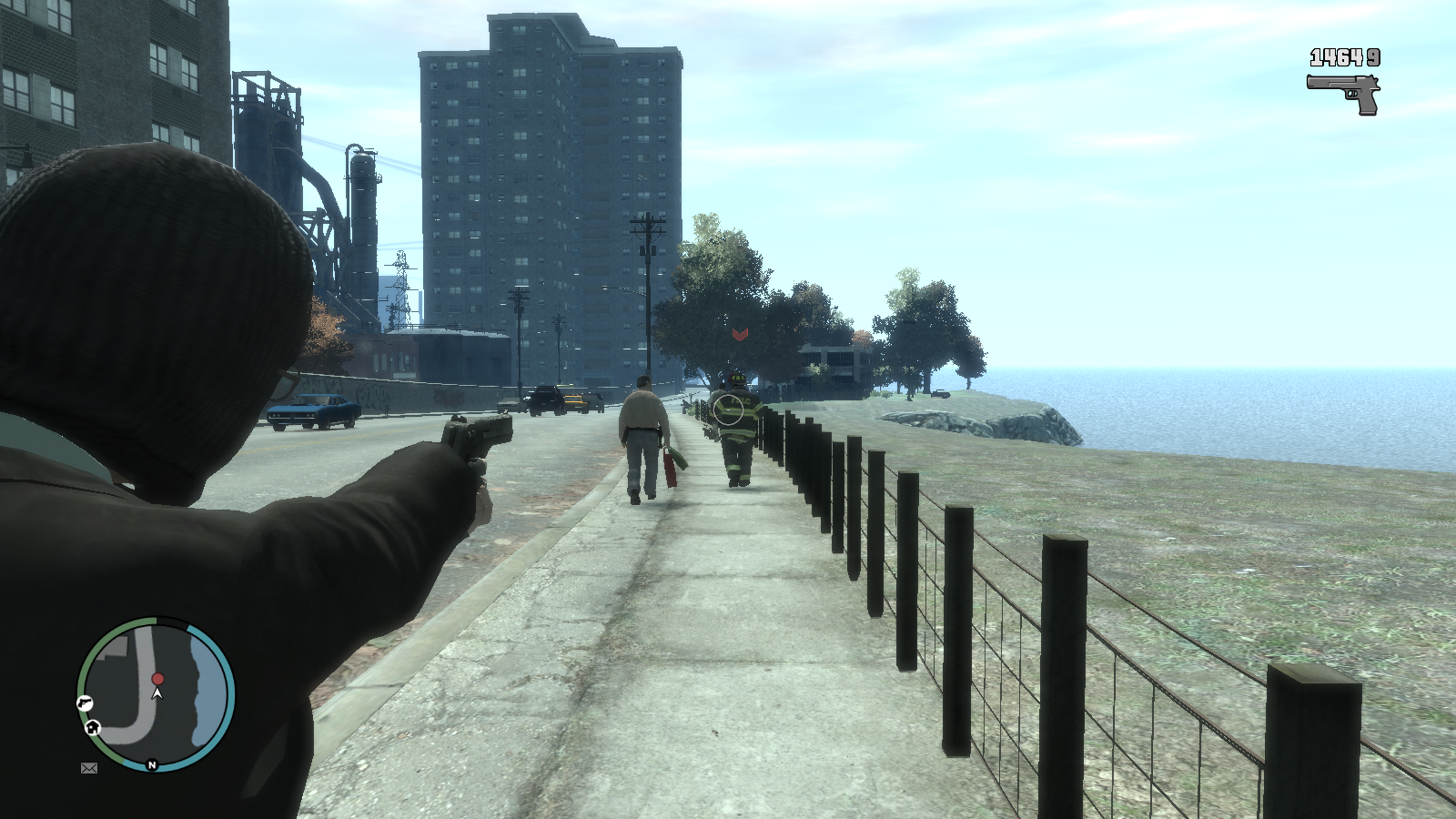The height and width of the screenshot is (819, 1456).
Task: Open the envelope message icon below the radar
Action: 89,768
